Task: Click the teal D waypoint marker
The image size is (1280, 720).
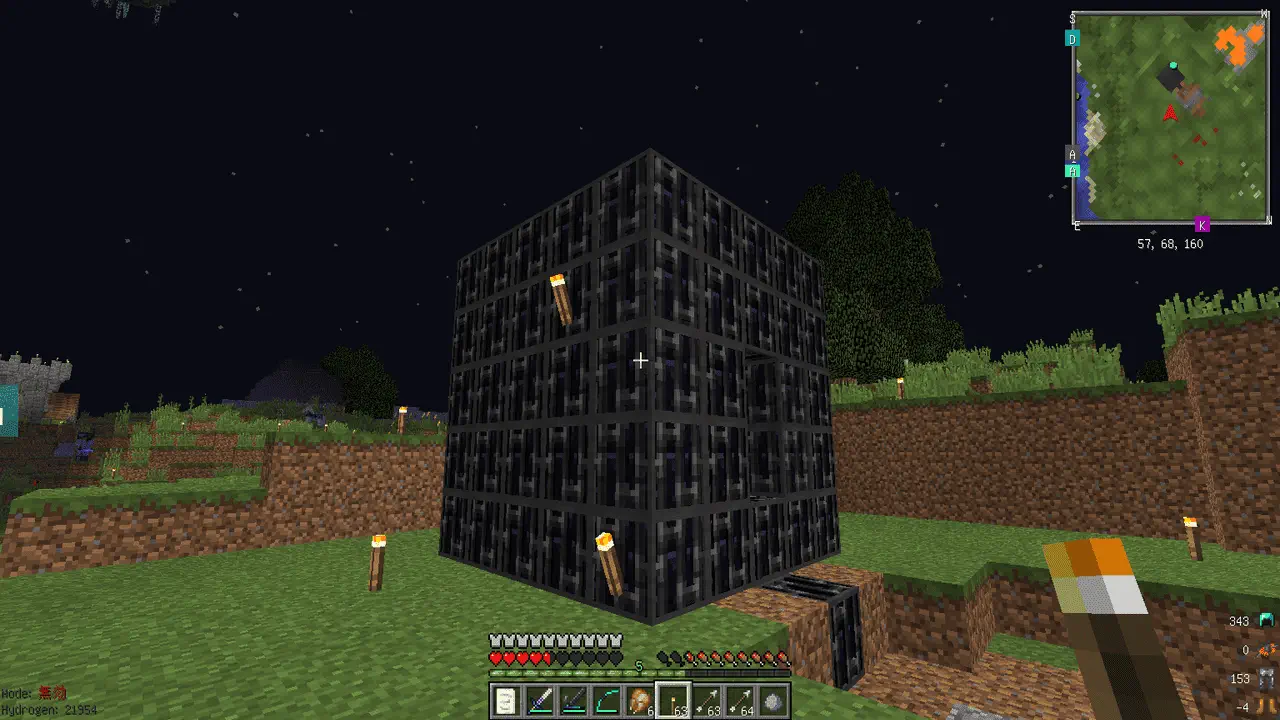Action: pyautogui.click(x=1072, y=39)
